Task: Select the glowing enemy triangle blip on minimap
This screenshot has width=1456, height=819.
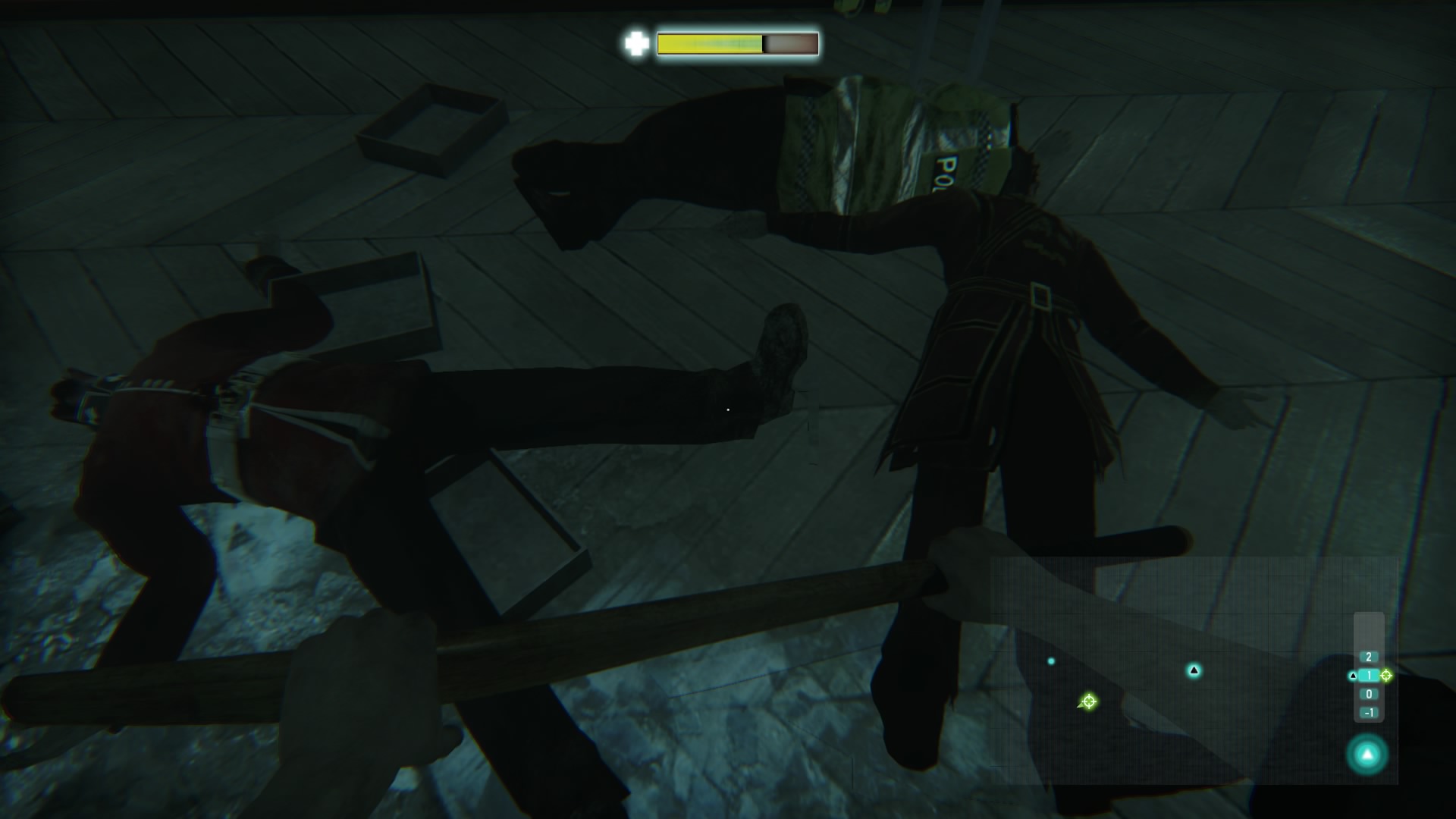Action: pyautogui.click(x=1194, y=671)
